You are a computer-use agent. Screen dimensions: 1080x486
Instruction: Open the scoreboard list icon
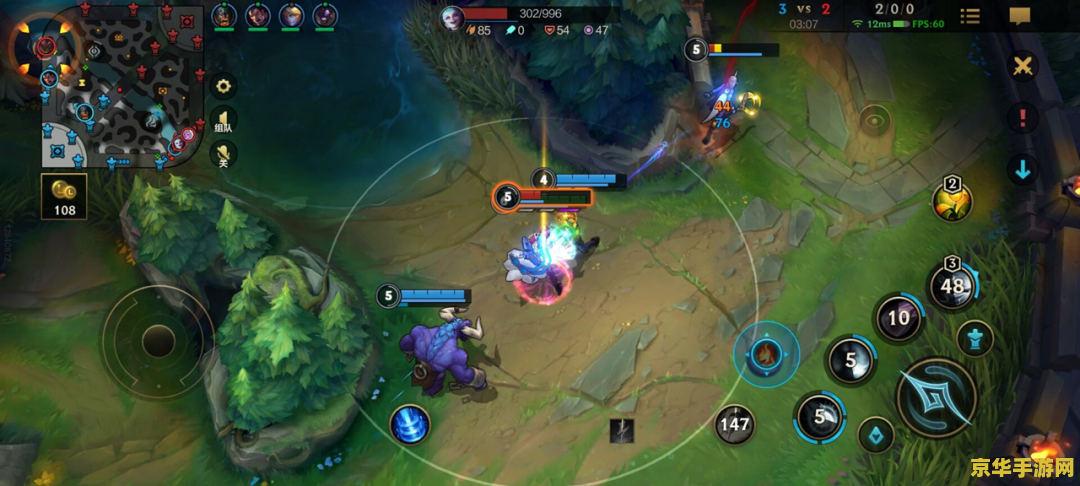pyautogui.click(x=970, y=16)
